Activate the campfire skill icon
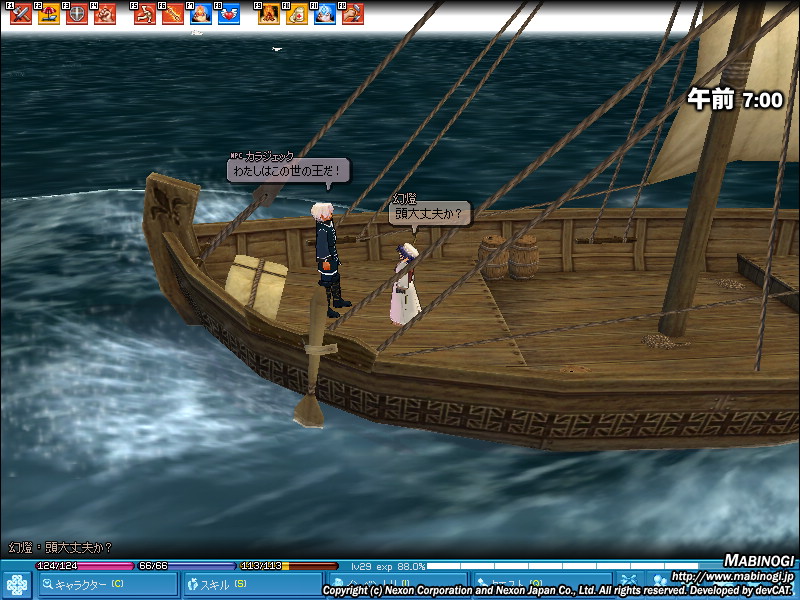The image size is (800, 600). 269,15
